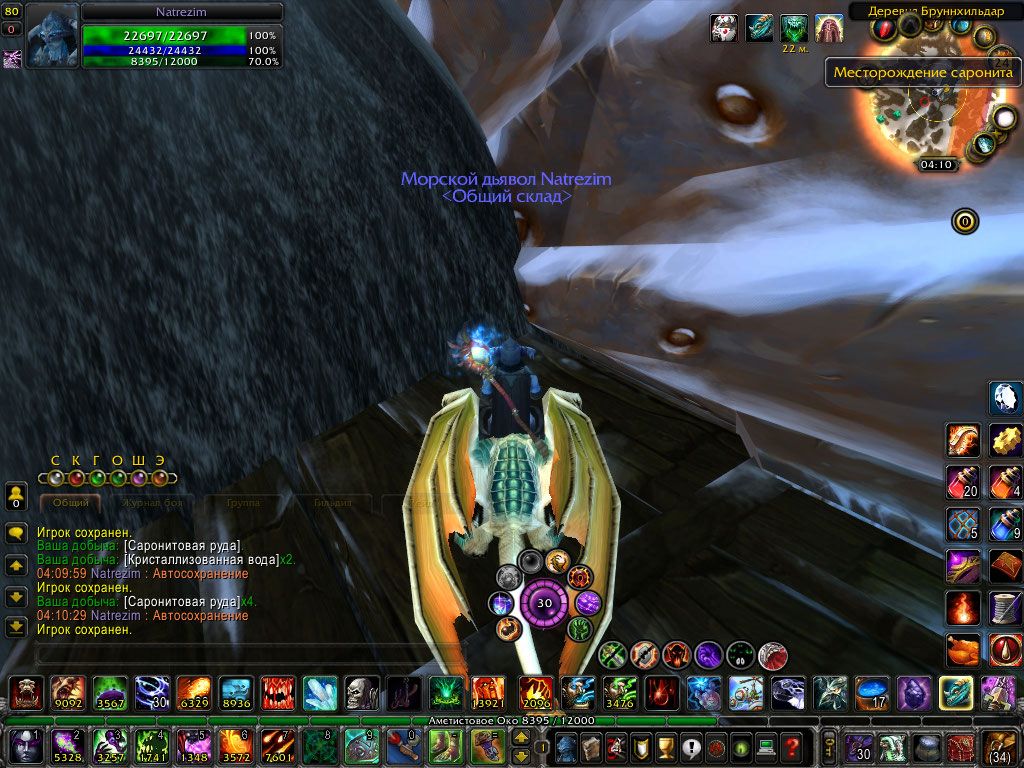Open the minimap
This screenshot has height=768, width=1024.
tap(935, 112)
